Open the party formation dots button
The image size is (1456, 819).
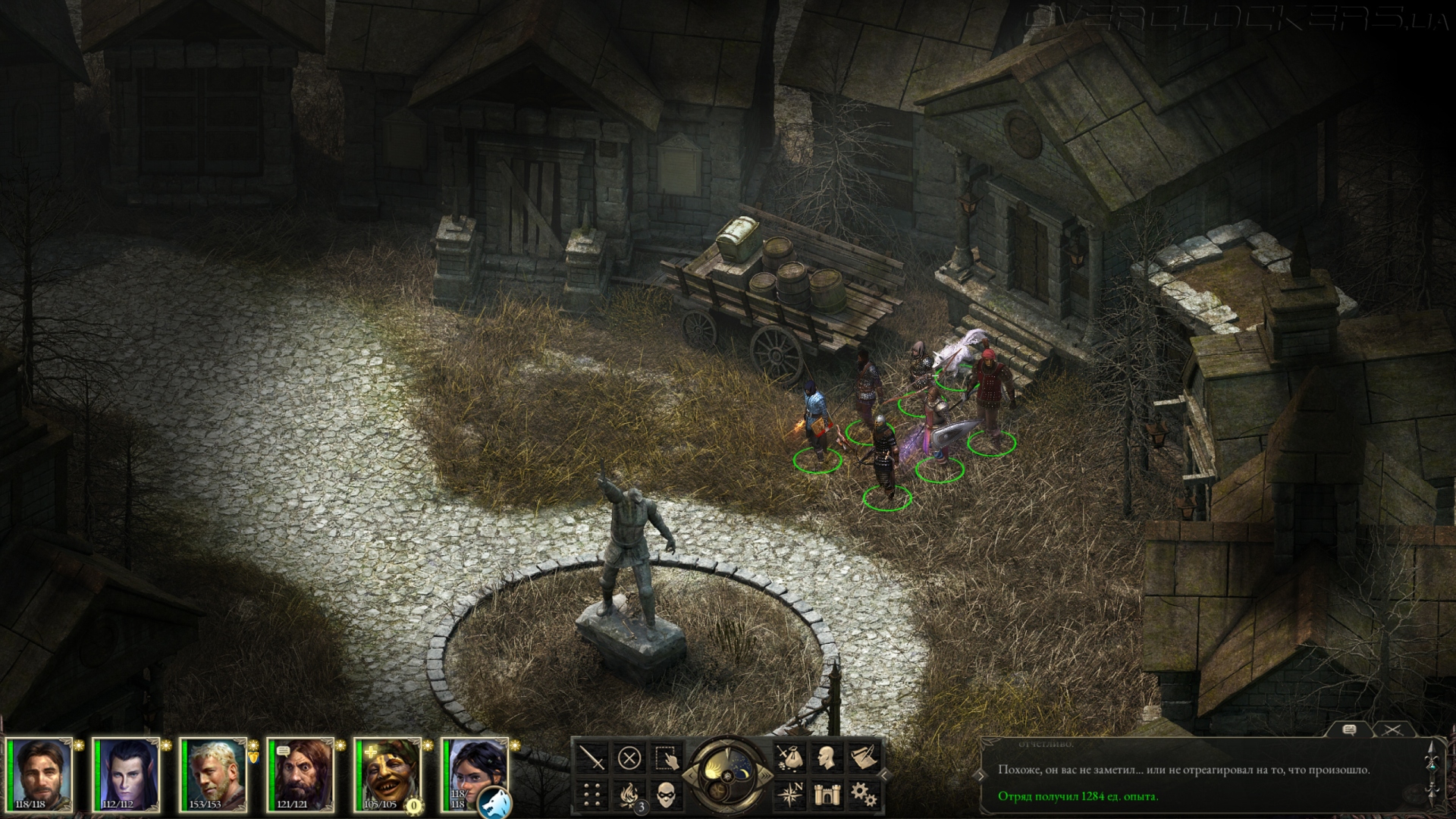591,794
